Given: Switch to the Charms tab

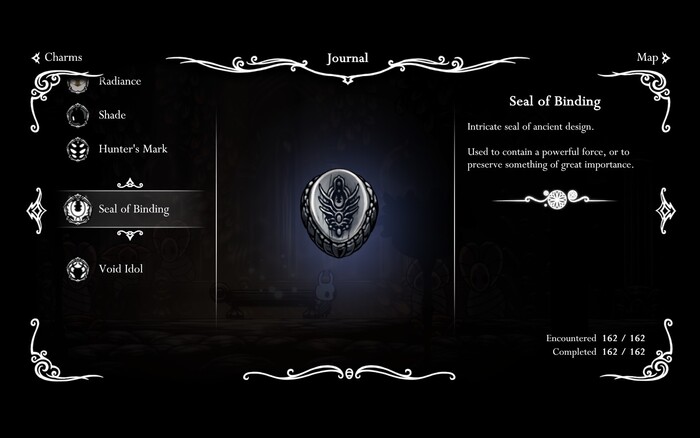Looking at the screenshot, I should [x=56, y=58].
